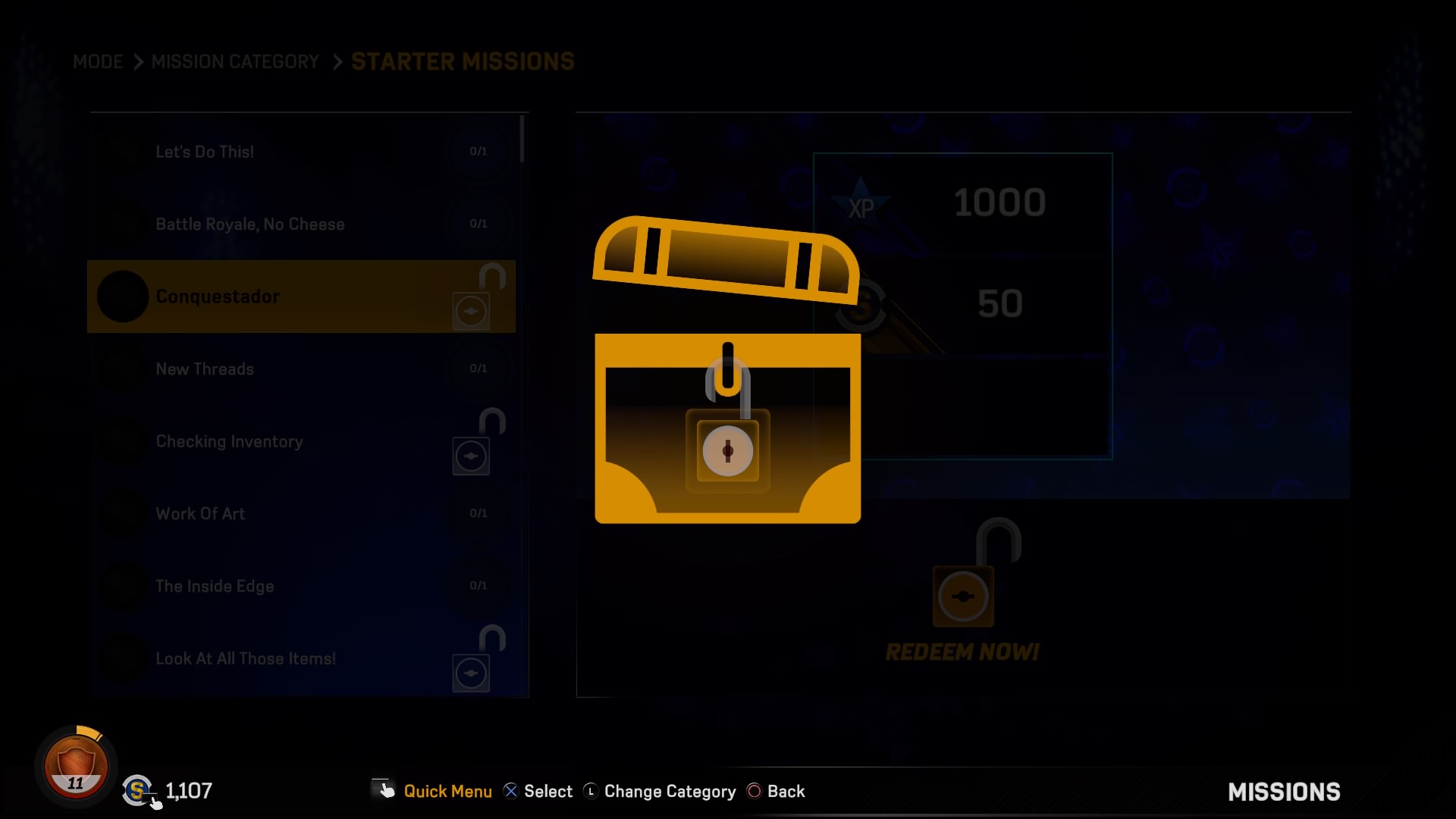Click the 0/1 indicator beside The Inside Edge

[x=479, y=585]
